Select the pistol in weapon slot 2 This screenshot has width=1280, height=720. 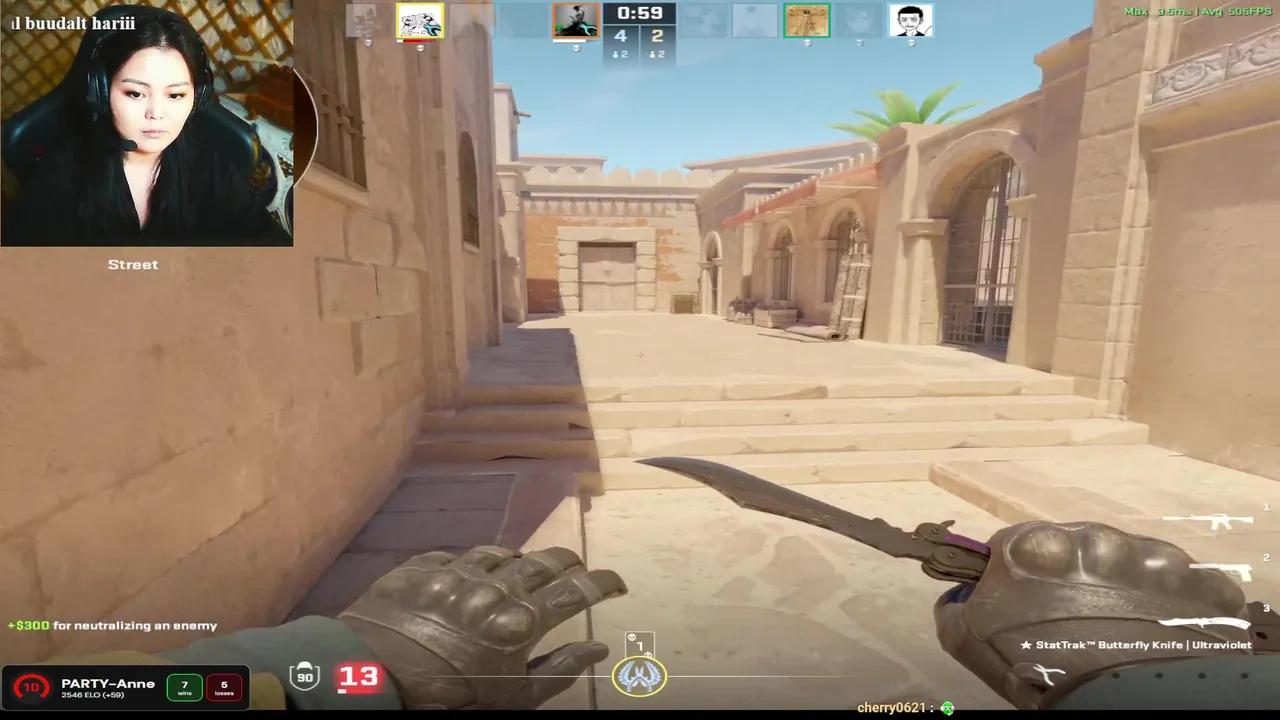pos(1220,570)
